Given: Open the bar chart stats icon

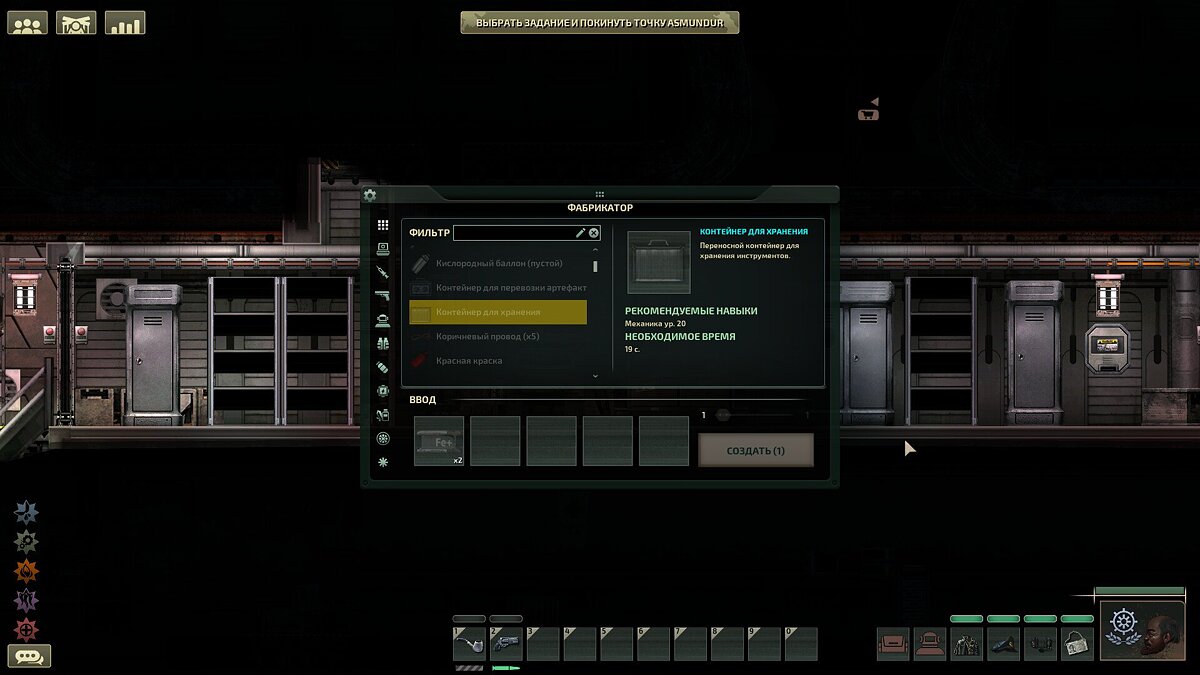Looking at the screenshot, I should click(124, 23).
